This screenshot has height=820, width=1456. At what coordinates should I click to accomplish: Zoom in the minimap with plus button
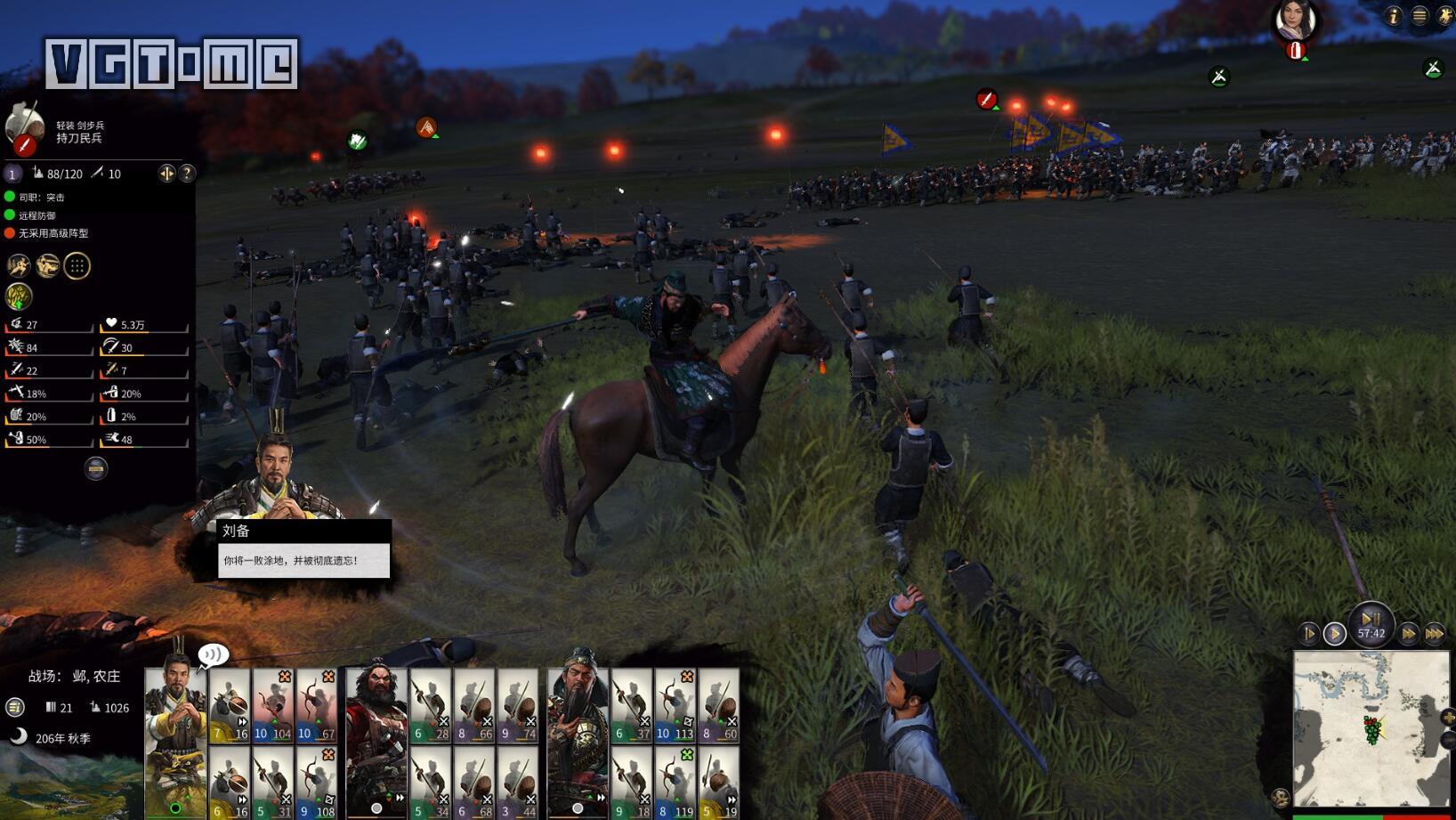click(x=1448, y=718)
